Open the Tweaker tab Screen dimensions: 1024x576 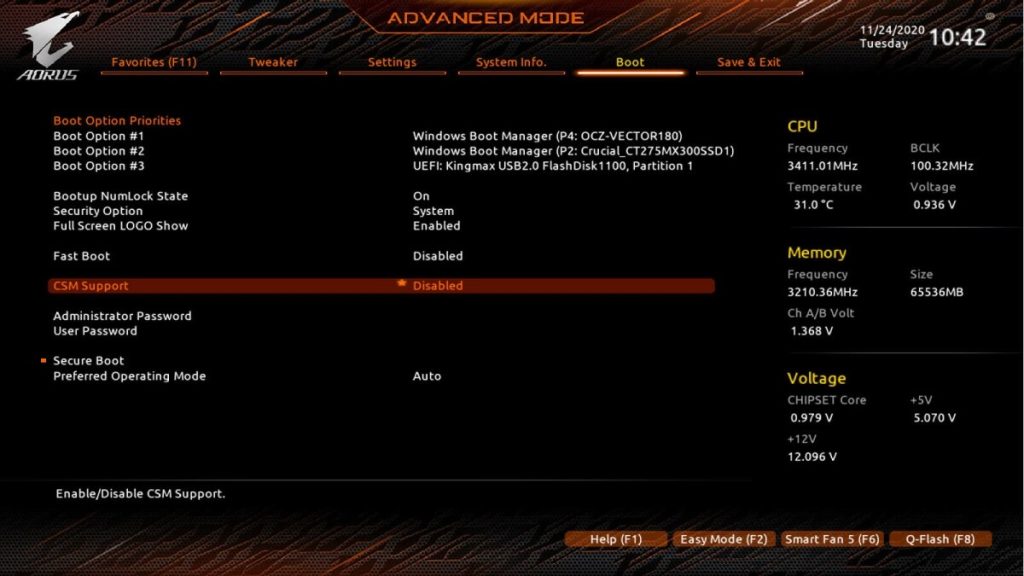click(273, 62)
